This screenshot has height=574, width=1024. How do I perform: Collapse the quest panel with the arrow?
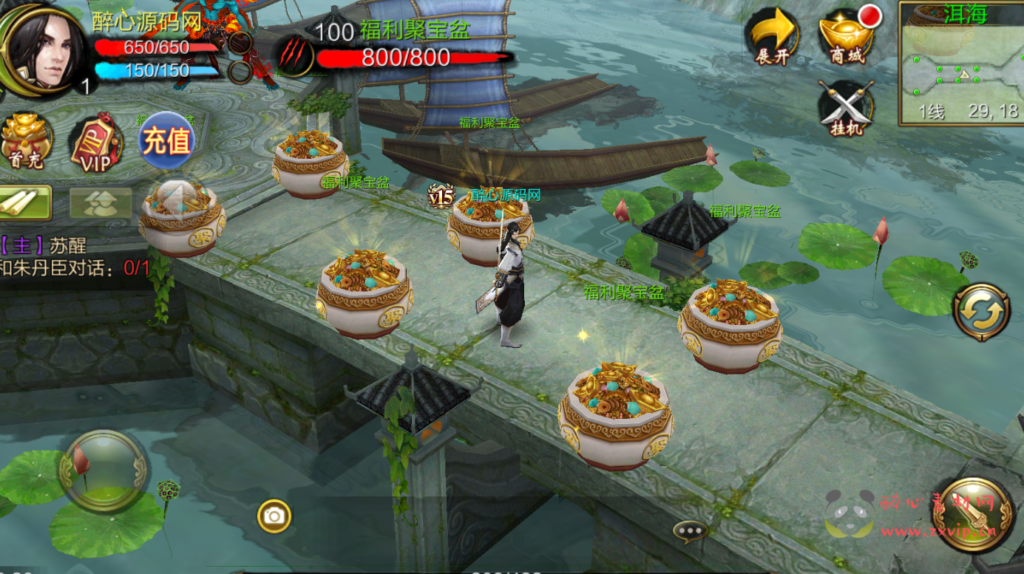click(x=175, y=199)
